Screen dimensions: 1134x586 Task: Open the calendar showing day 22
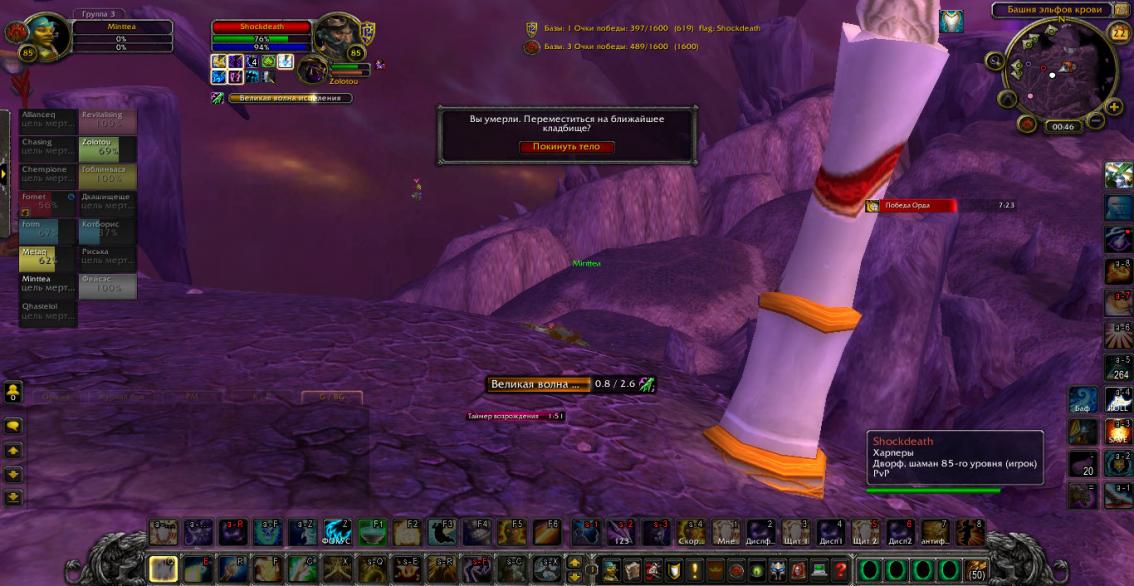point(1117,33)
